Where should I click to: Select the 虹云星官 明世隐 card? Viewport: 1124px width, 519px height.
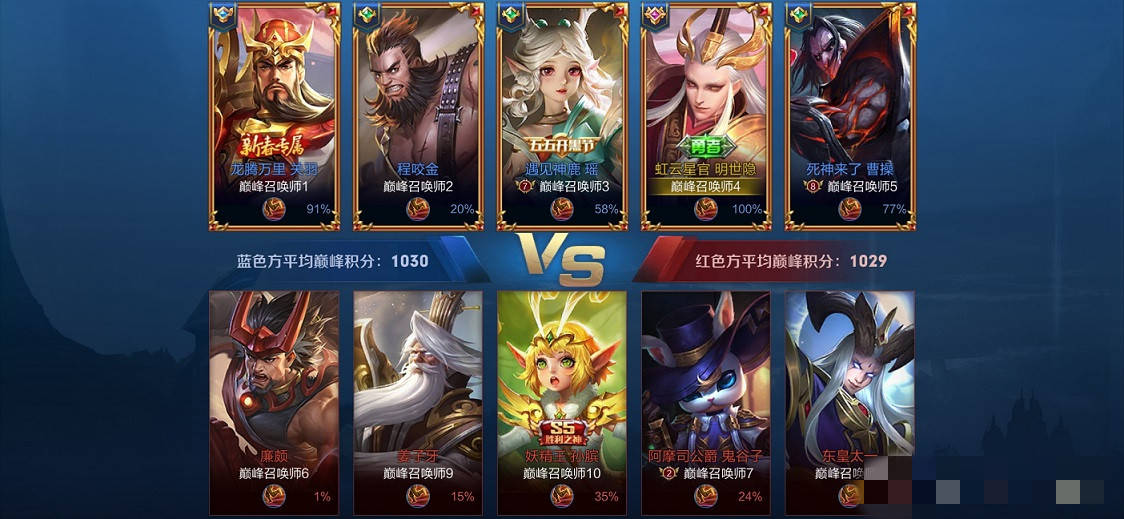[706, 110]
